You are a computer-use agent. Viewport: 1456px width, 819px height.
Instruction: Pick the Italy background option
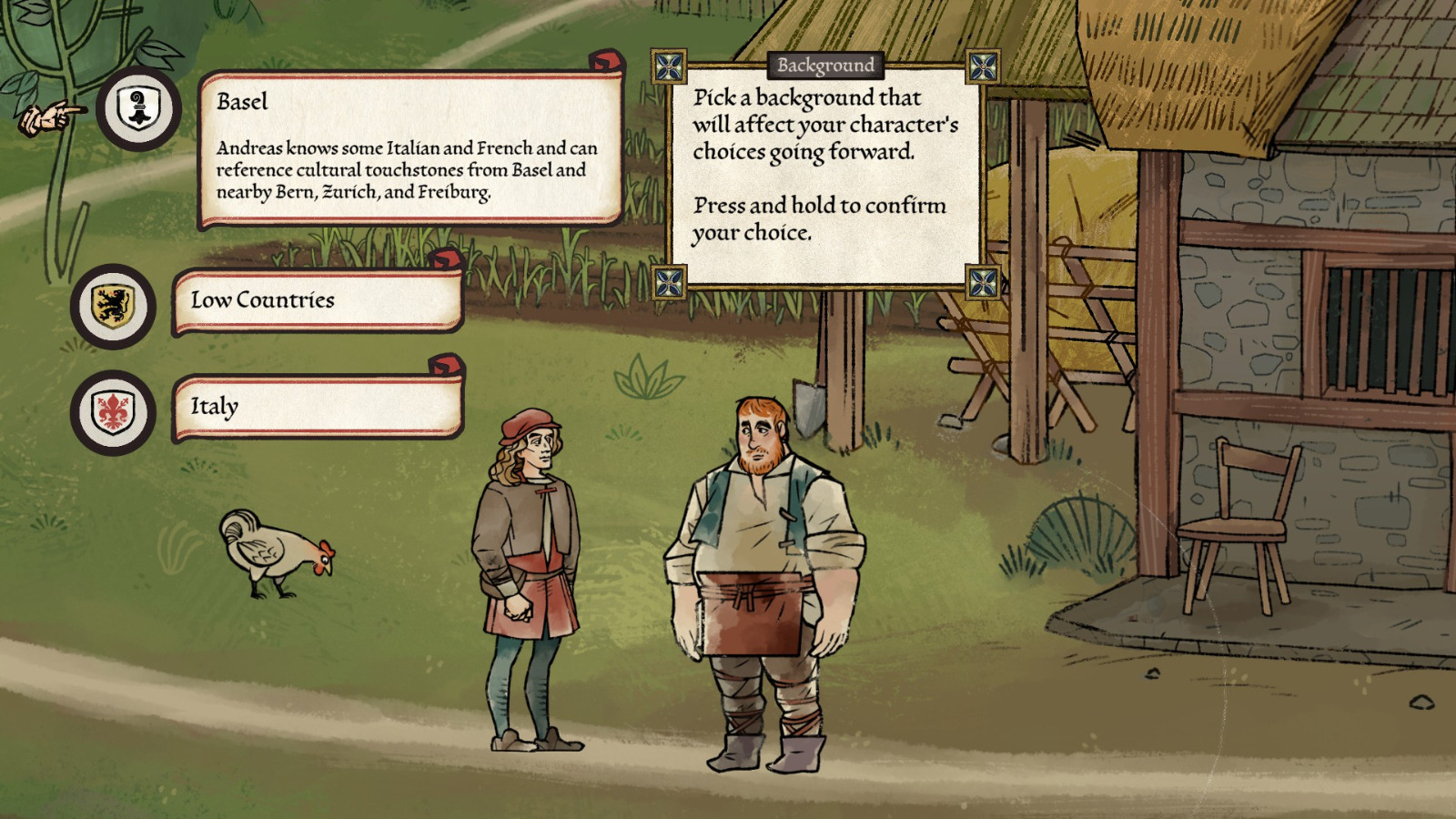[318, 407]
